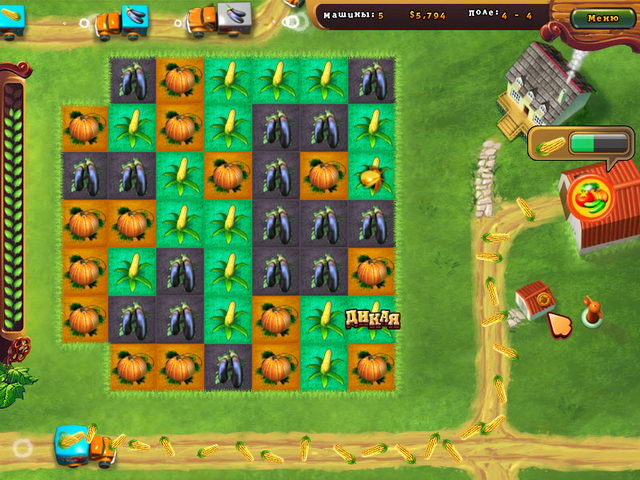Screen dimensions: 640x480
Task: Pick the golden bug-covered corn tile
Action: coord(371,176)
